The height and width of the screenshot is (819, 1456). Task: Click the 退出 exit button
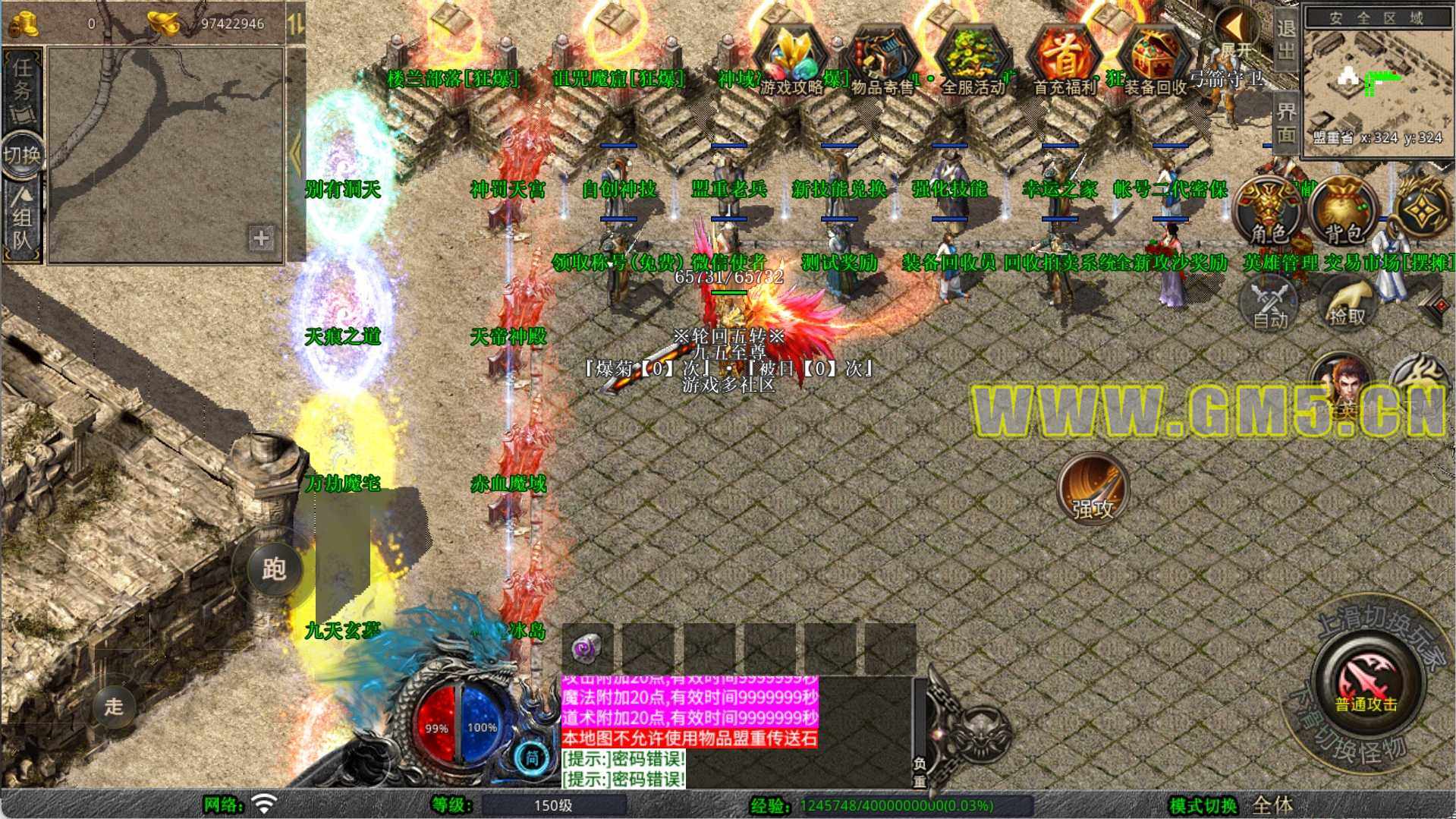point(1286,39)
